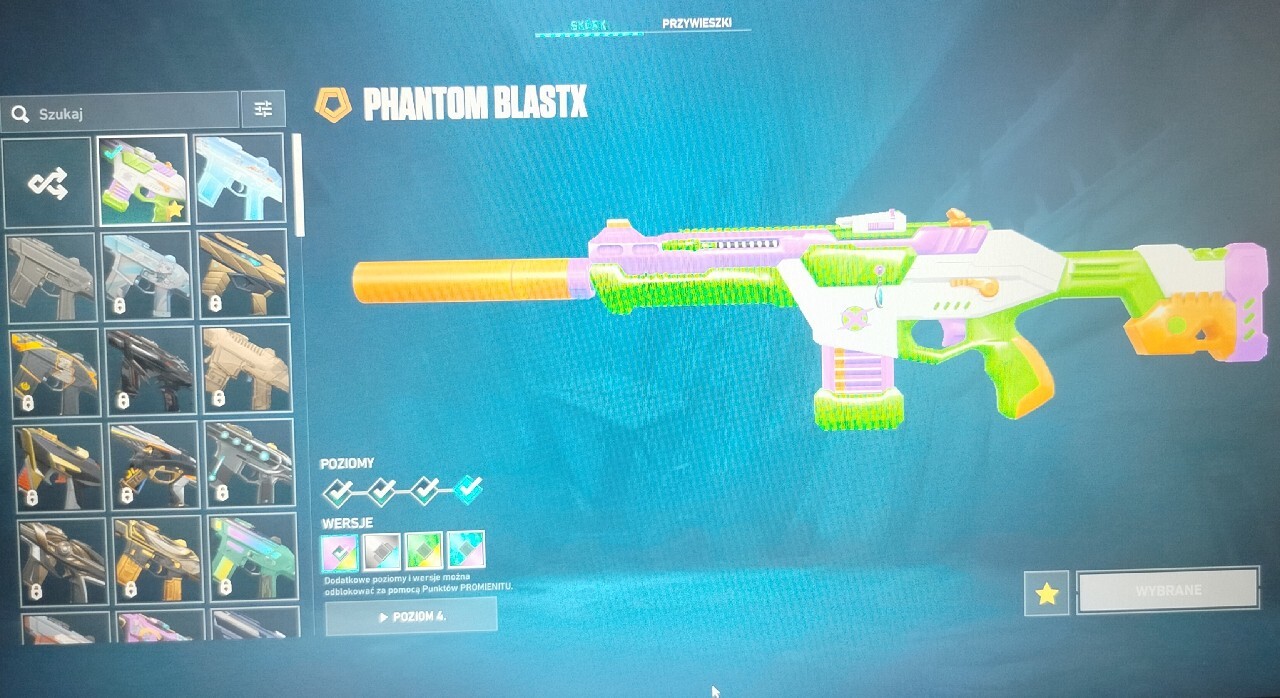Switch to the Przywieszki tab
This screenshot has height=698, width=1280.
point(696,22)
